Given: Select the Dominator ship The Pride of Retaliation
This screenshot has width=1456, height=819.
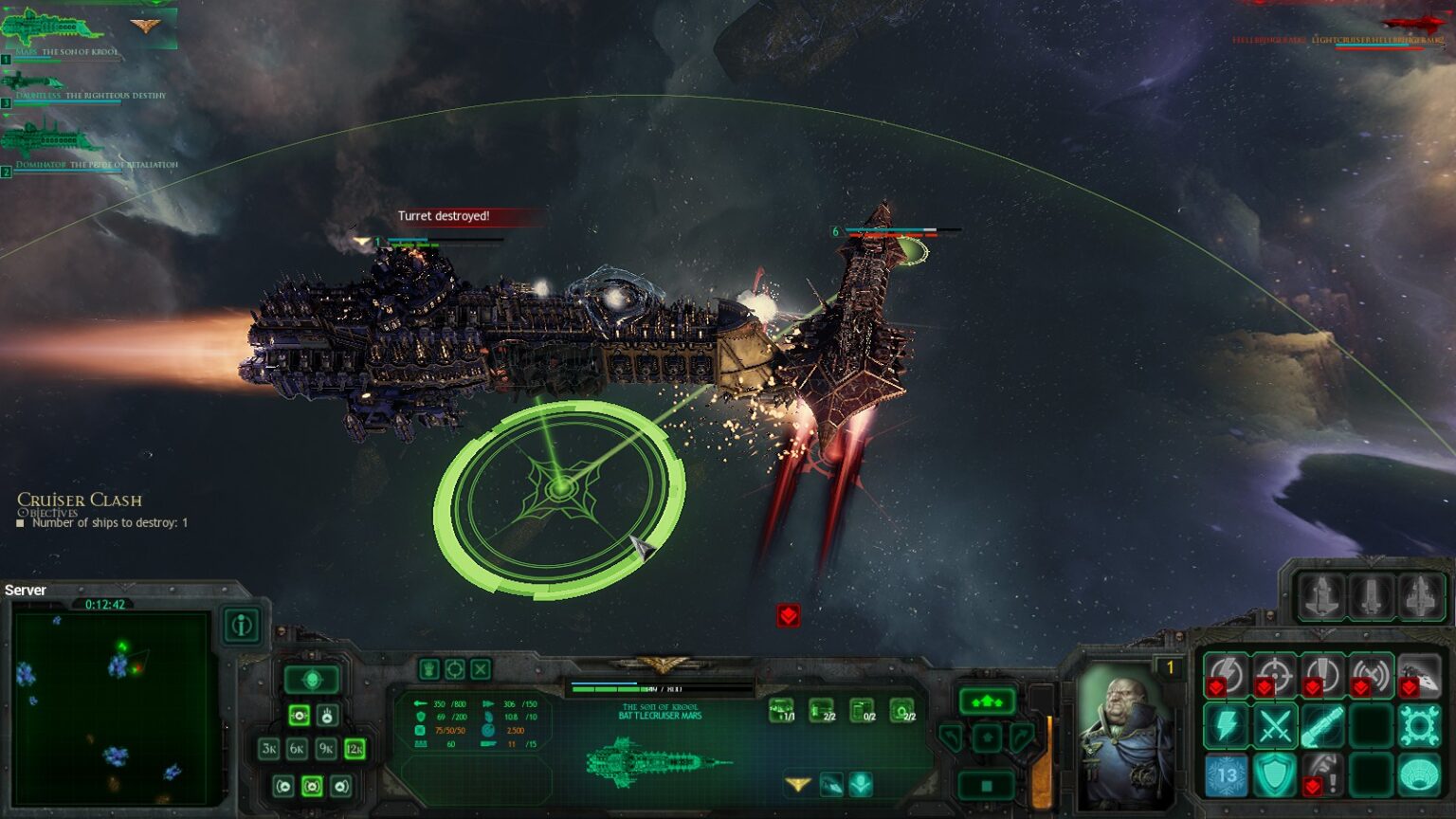Looking at the screenshot, I should point(52,142).
